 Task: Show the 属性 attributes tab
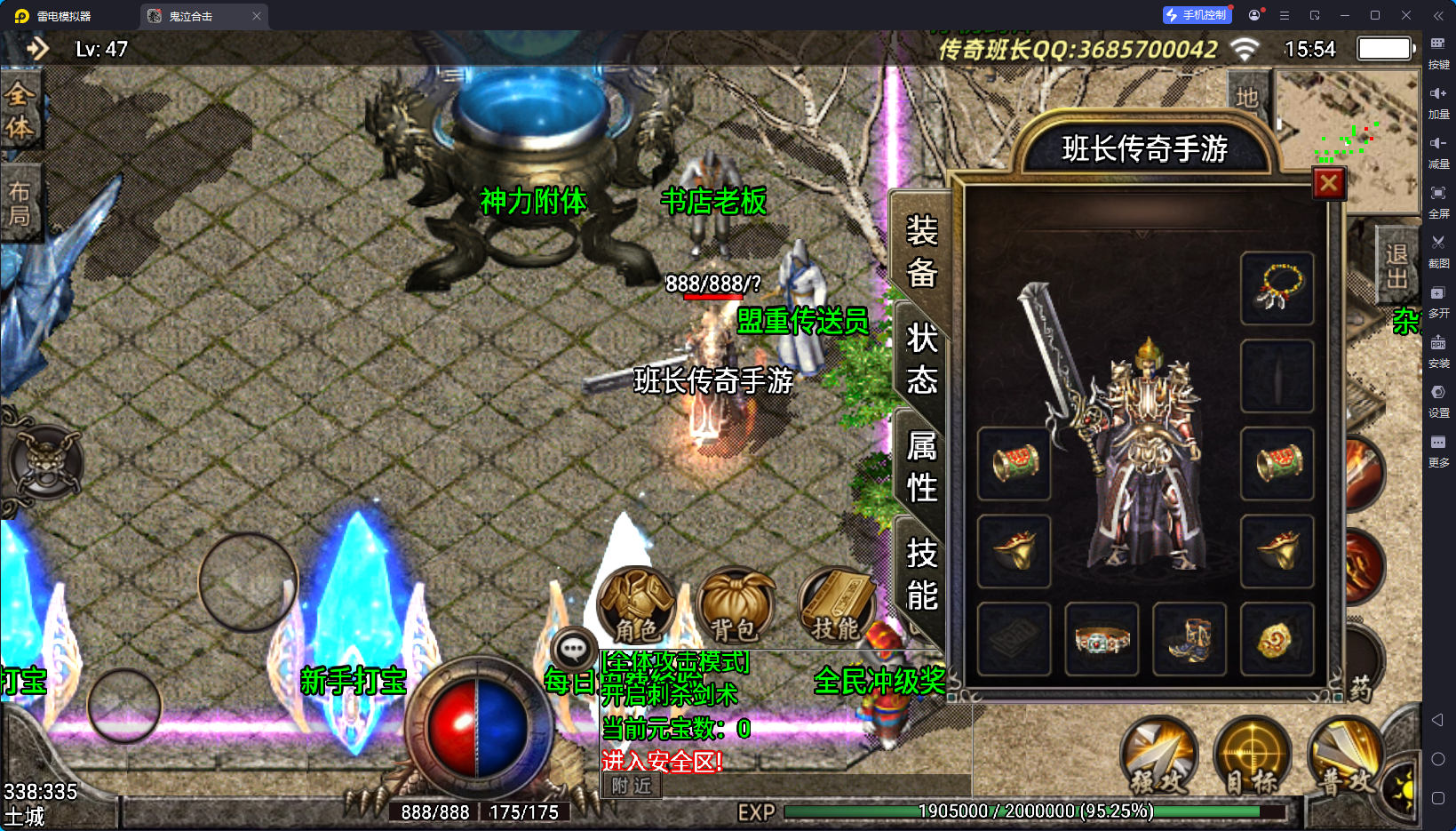pos(921,467)
